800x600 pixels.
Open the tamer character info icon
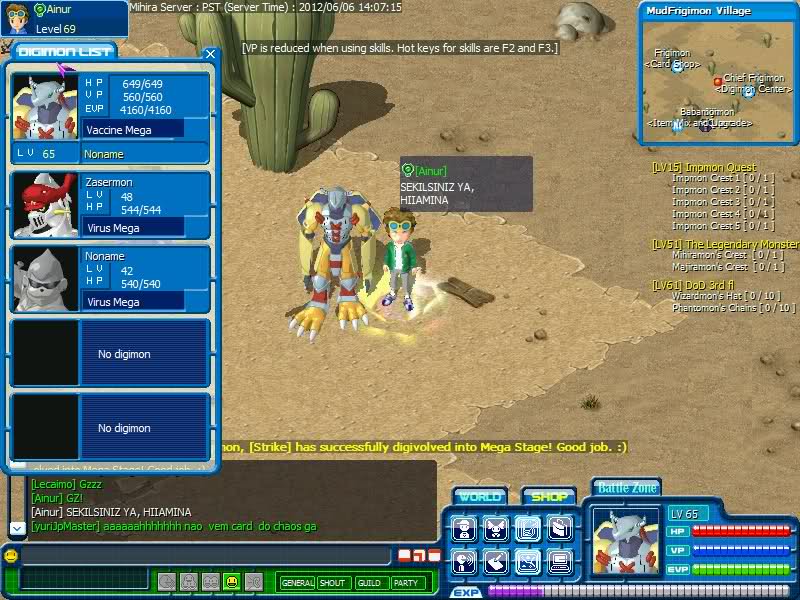(463, 529)
